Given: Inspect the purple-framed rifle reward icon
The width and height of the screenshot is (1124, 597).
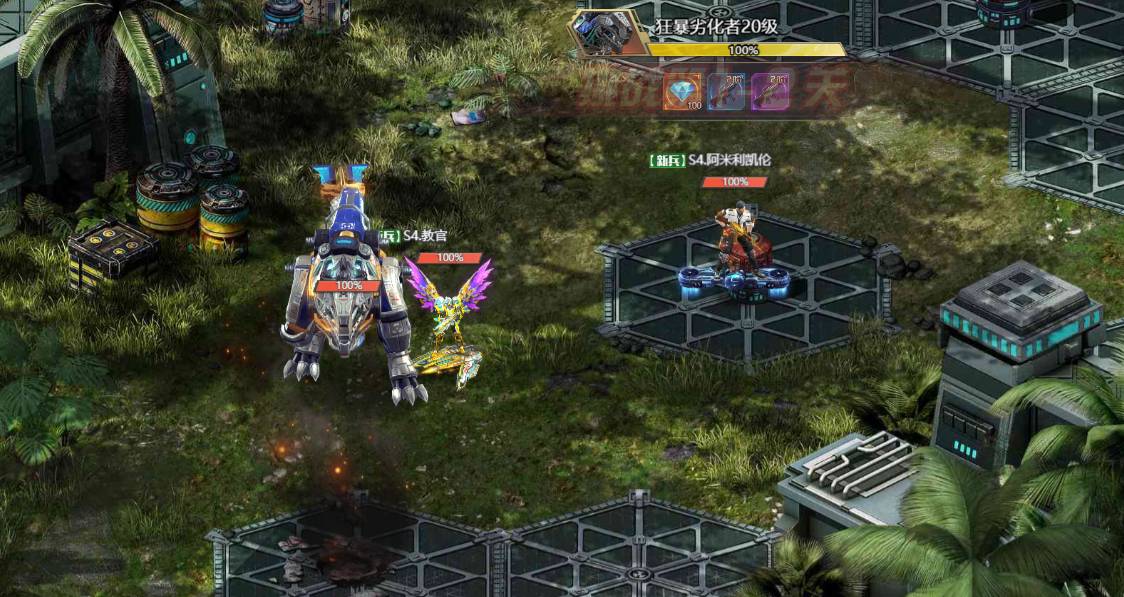Looking at the screenshot, I should coord(770,92).
